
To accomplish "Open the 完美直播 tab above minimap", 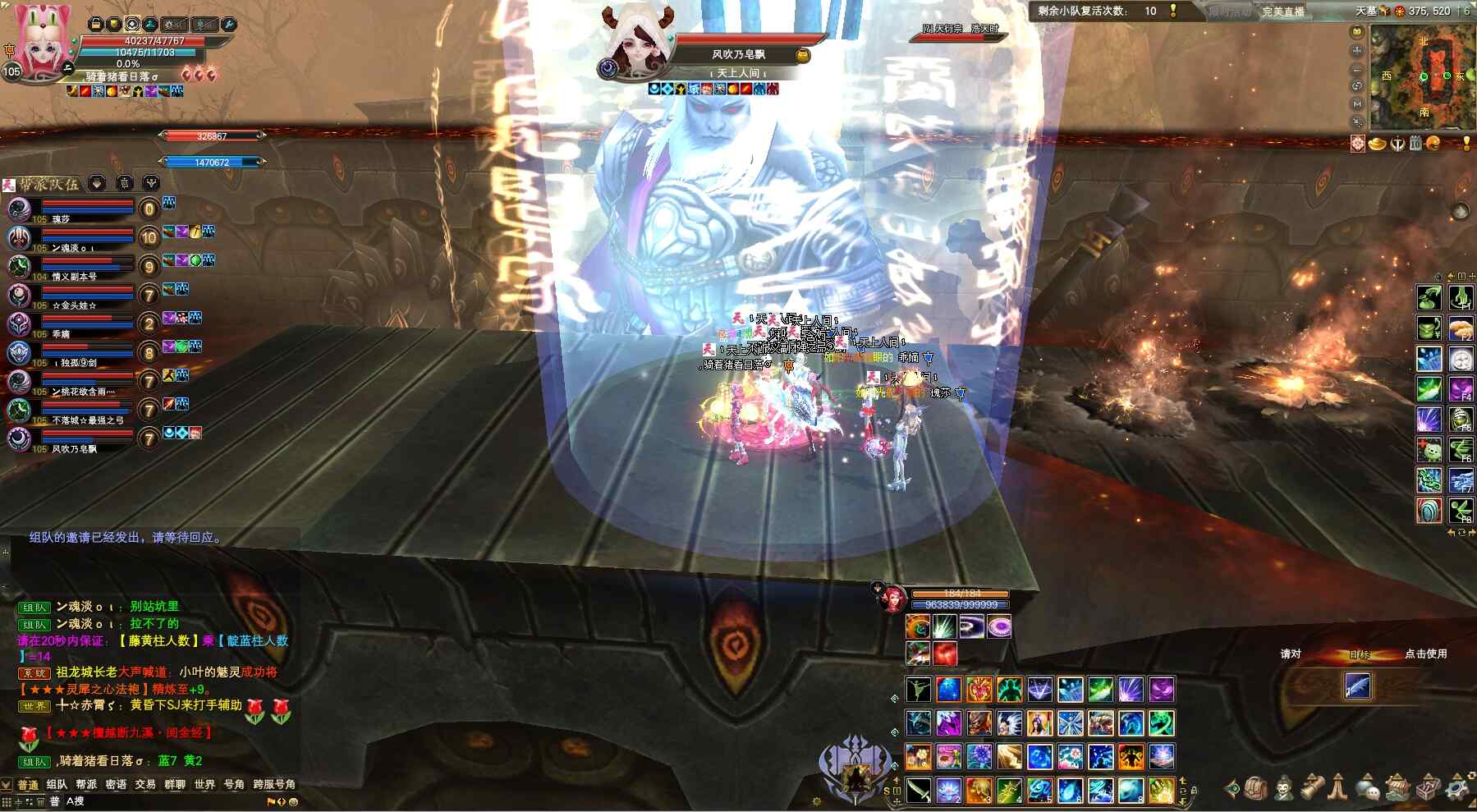I will tap(1283, 11).
